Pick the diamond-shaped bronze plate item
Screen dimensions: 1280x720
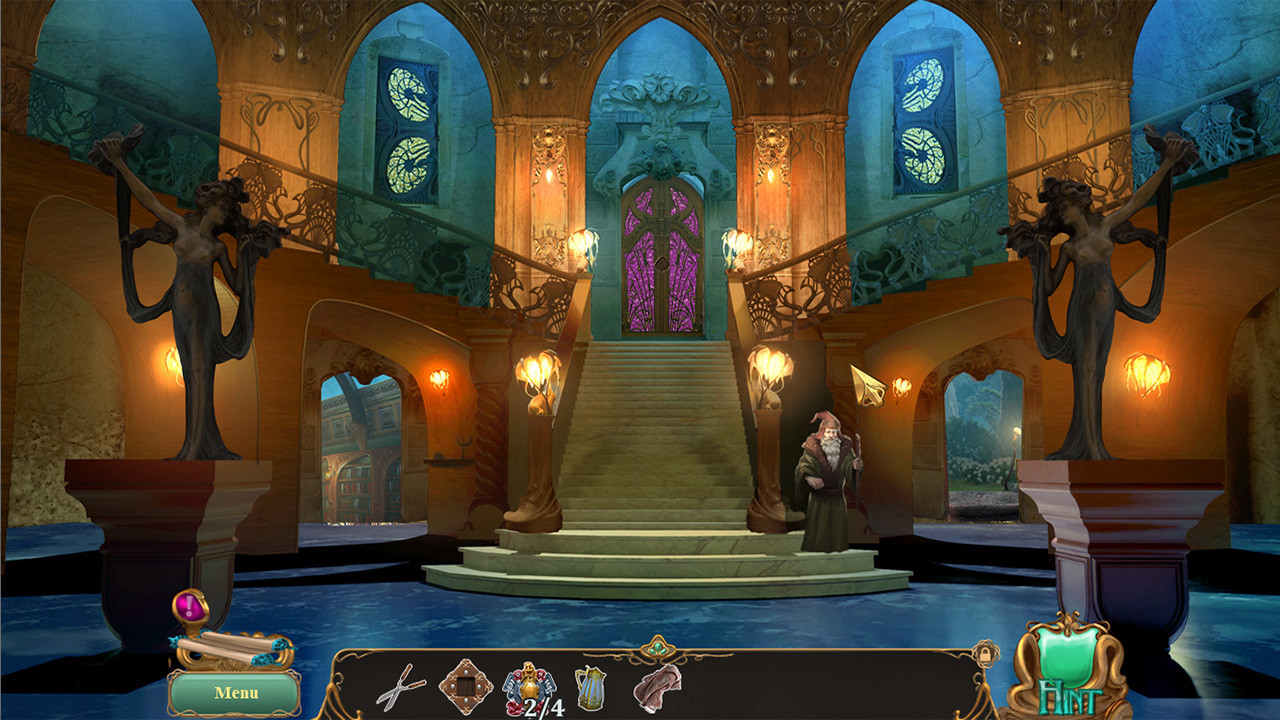(465, 686)
